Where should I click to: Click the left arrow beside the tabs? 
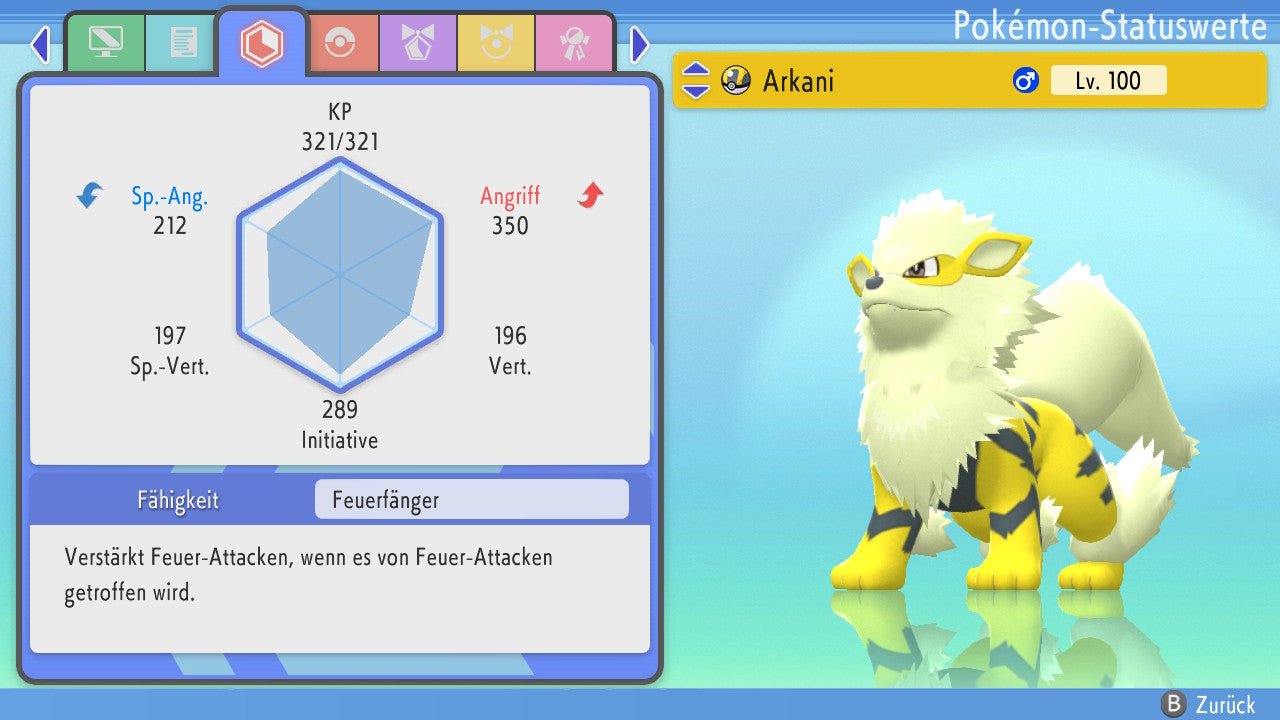[x=40, y=44]
